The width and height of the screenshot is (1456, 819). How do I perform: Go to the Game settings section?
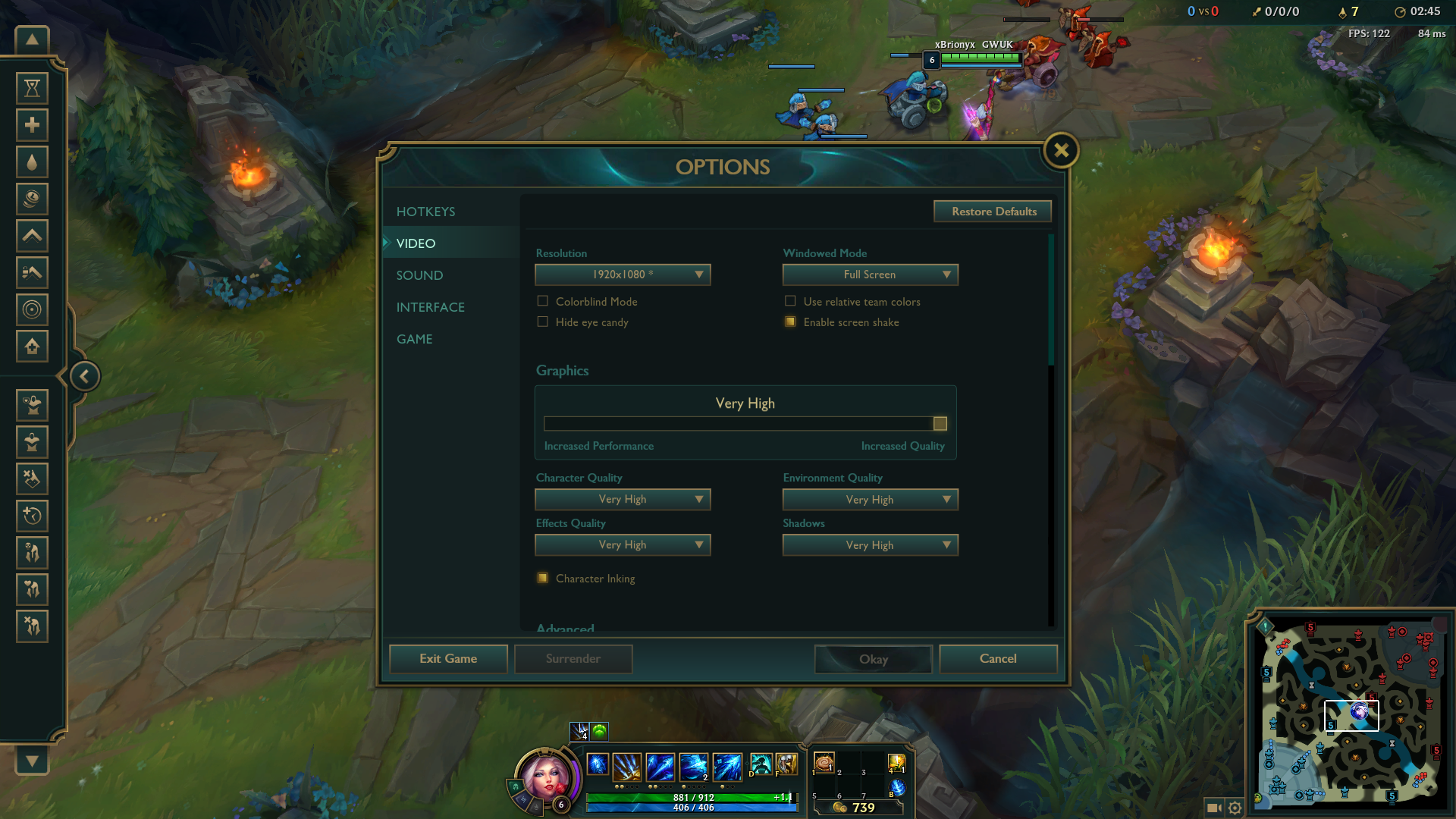[x=414, y=339]
